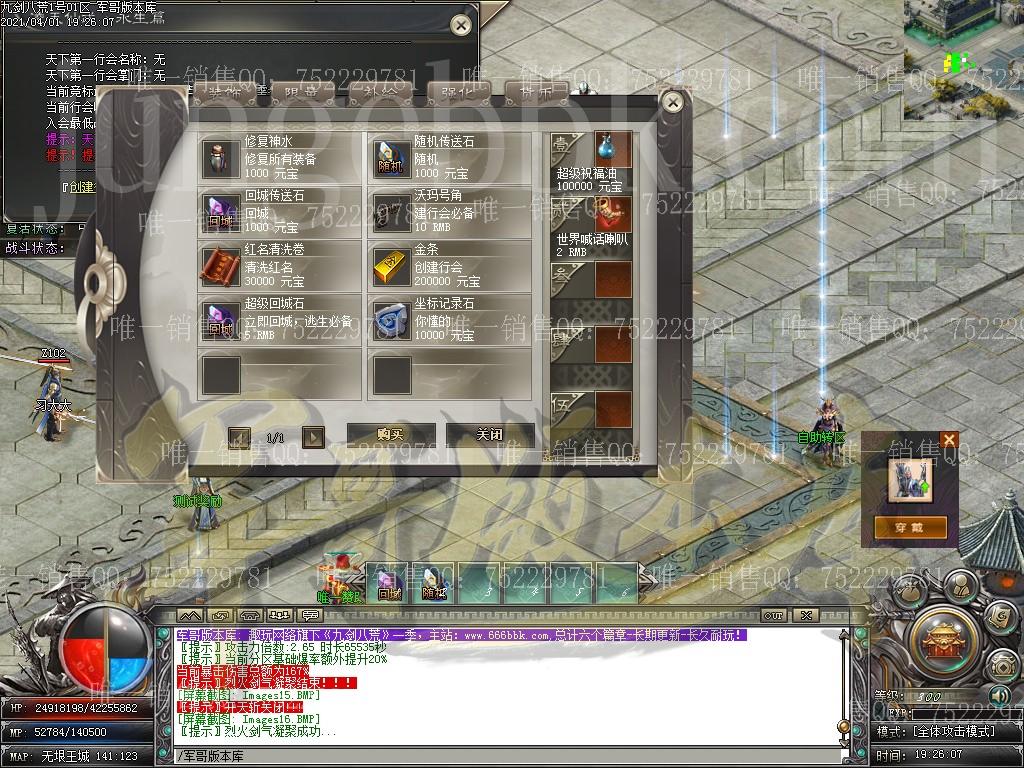Screen dimensions: 1024x768
Task: Close the equip prompt popup
Action: [x=949, y=440]
